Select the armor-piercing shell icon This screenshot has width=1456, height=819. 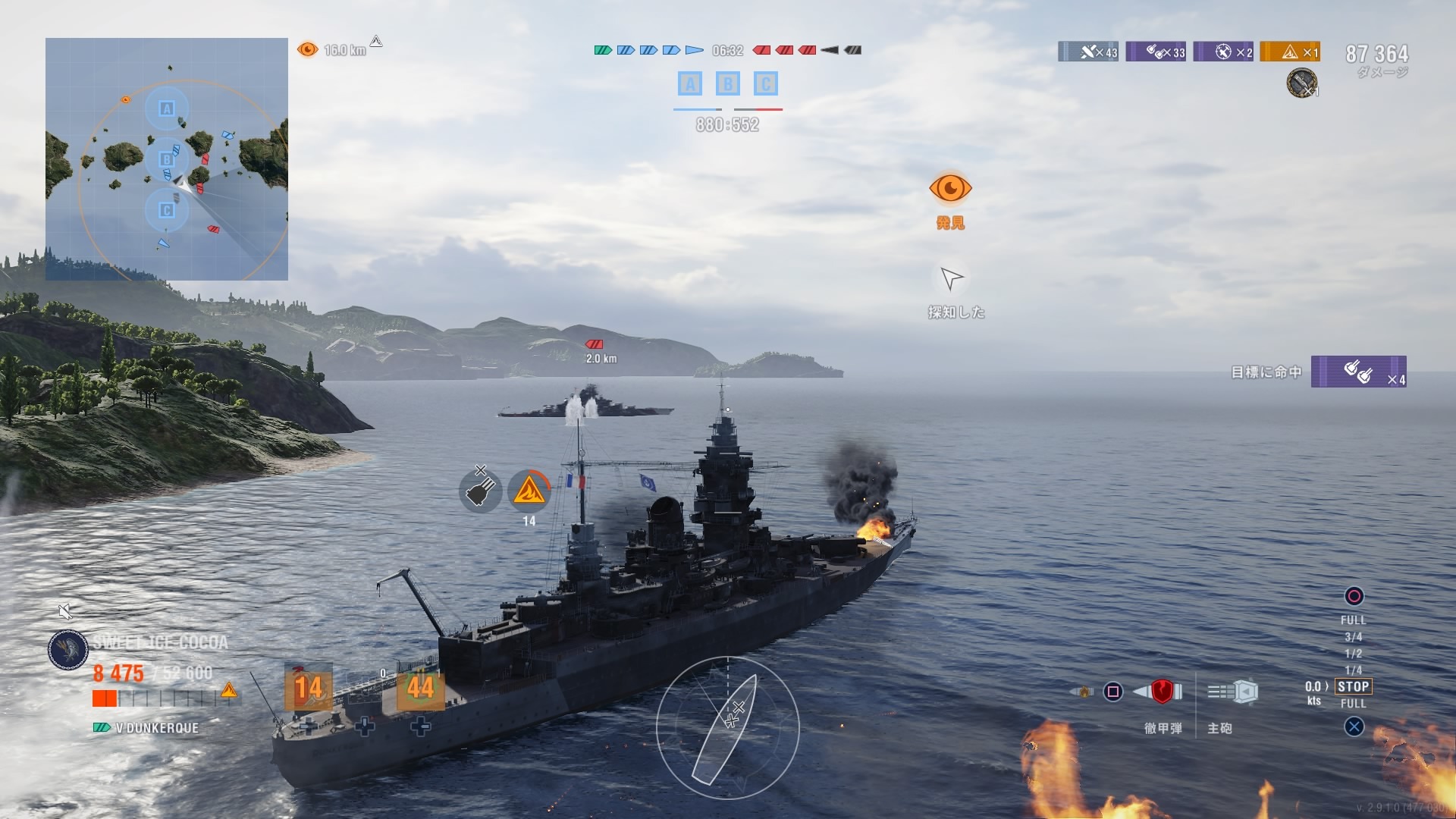tap(1162, 691)
